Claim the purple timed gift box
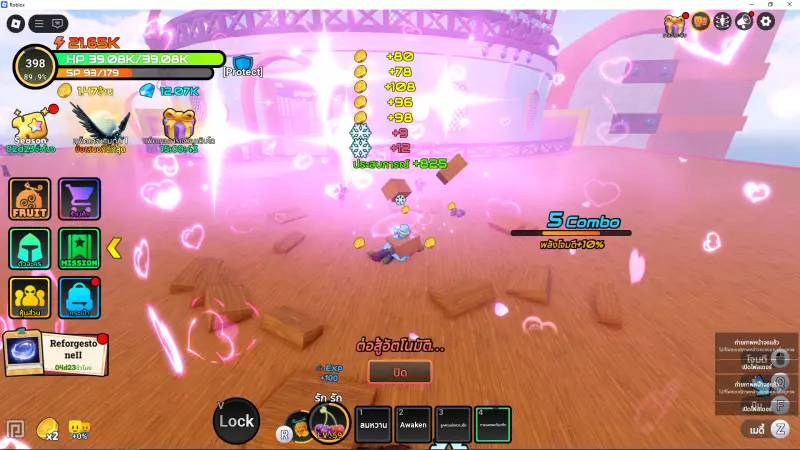 [x=181, y=128]
